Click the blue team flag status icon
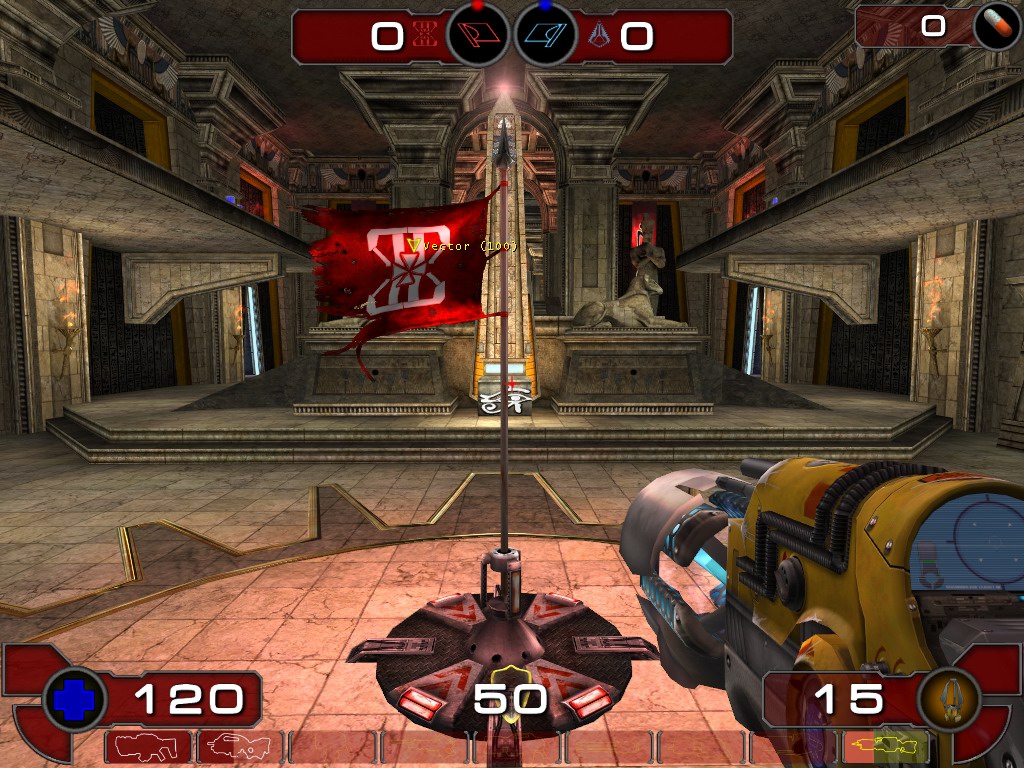 tap(545, 36)
